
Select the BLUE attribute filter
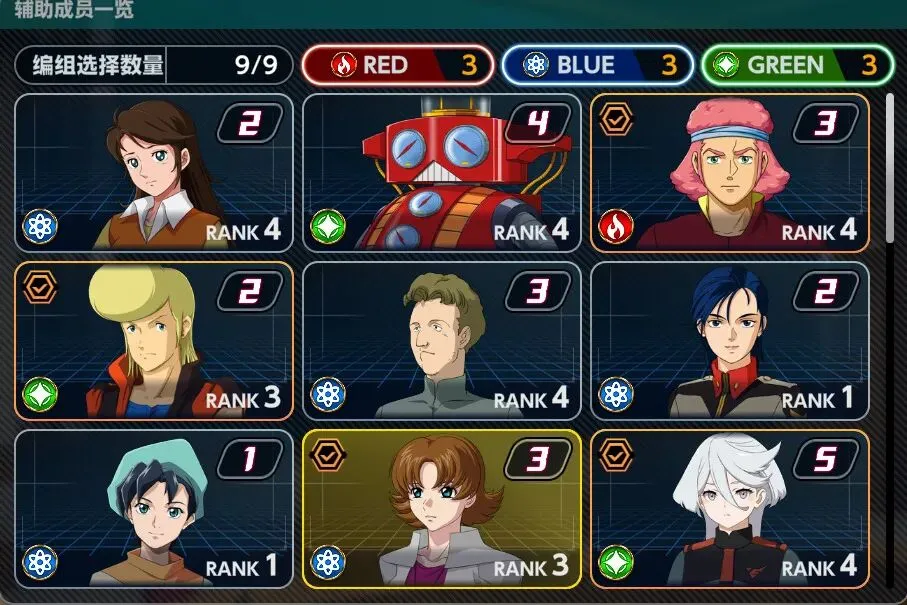pos(597,66)
